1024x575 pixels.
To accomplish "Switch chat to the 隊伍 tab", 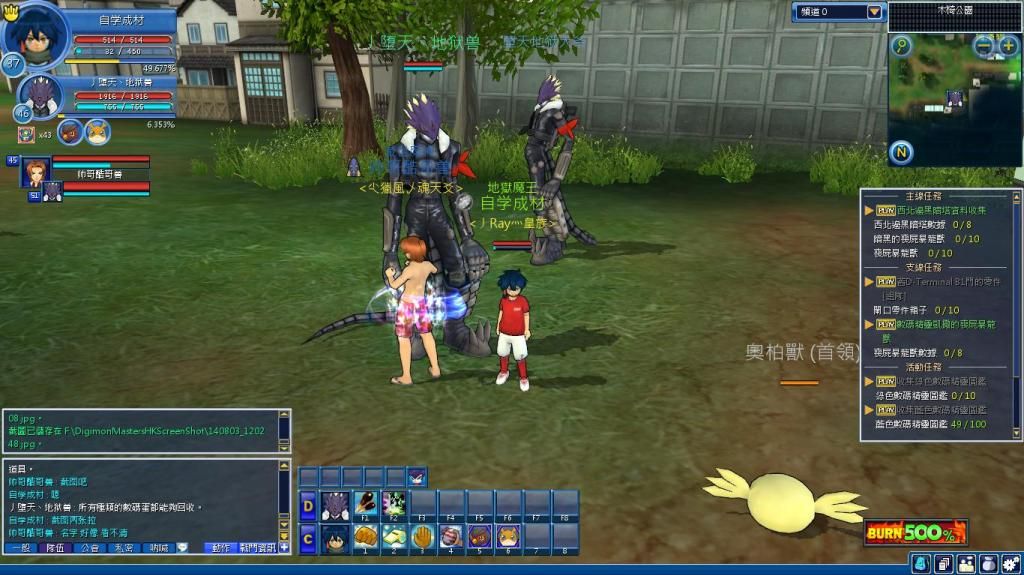I will click(x=55, y=548).
